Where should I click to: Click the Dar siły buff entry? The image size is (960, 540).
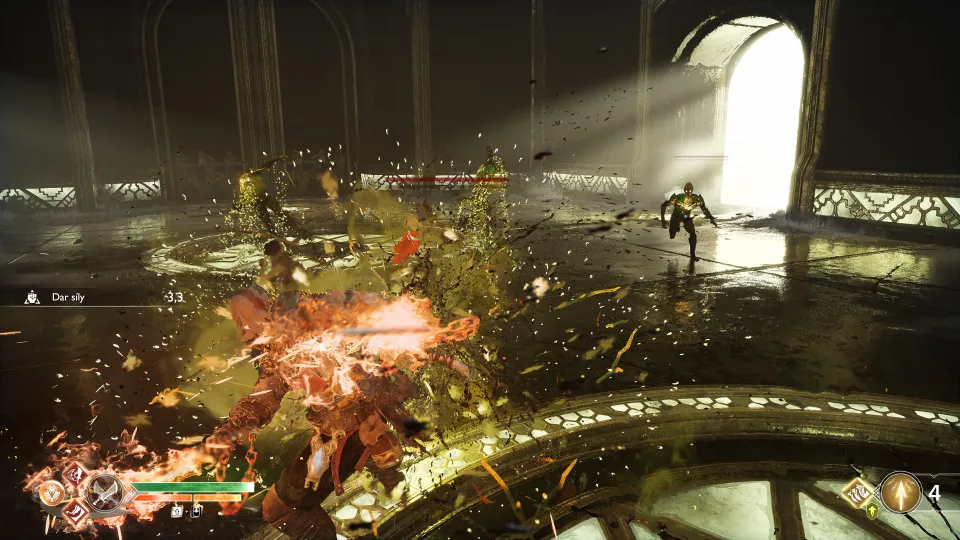(68, 296)
